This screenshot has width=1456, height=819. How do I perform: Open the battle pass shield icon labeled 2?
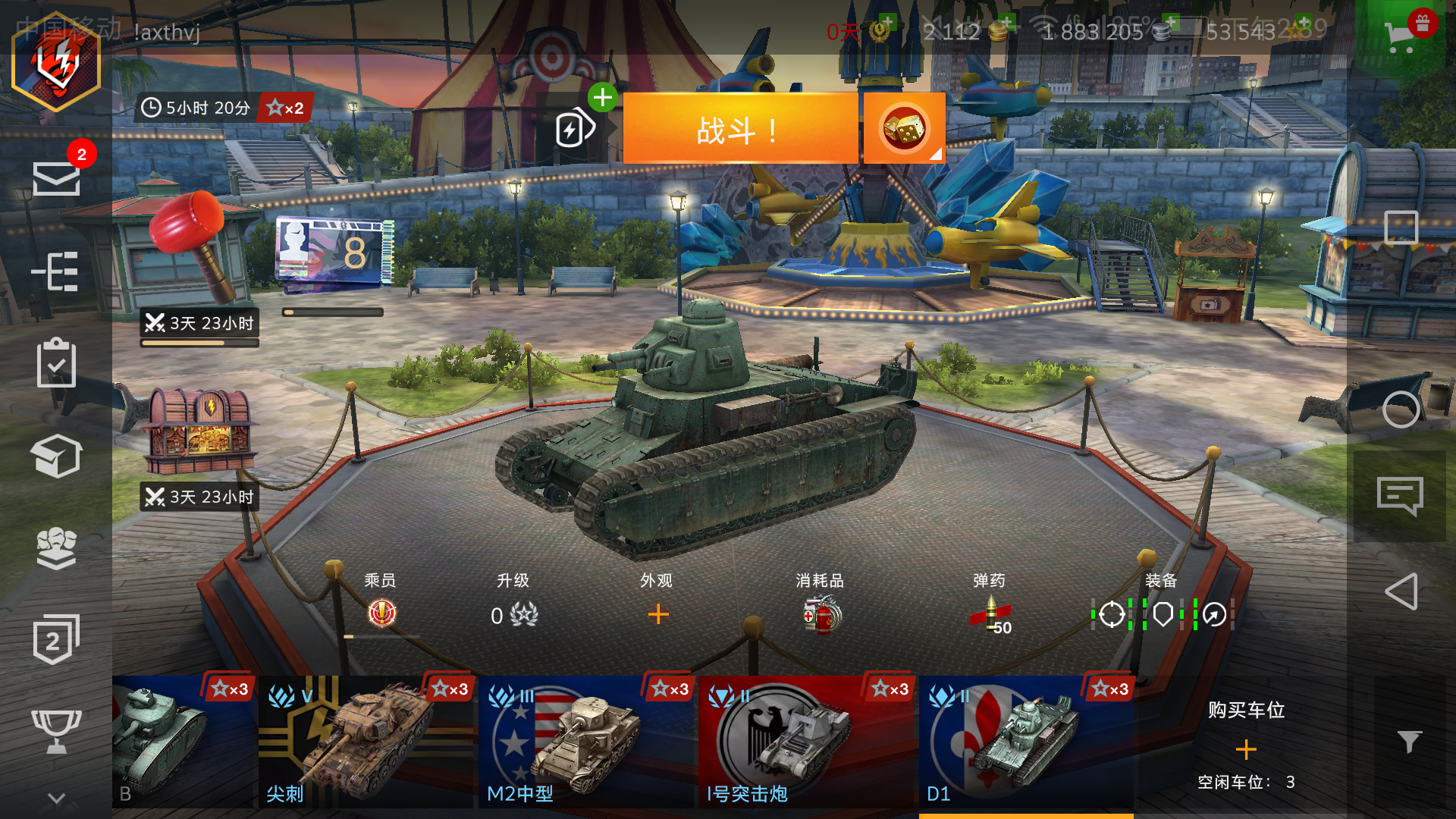[57, 637]
